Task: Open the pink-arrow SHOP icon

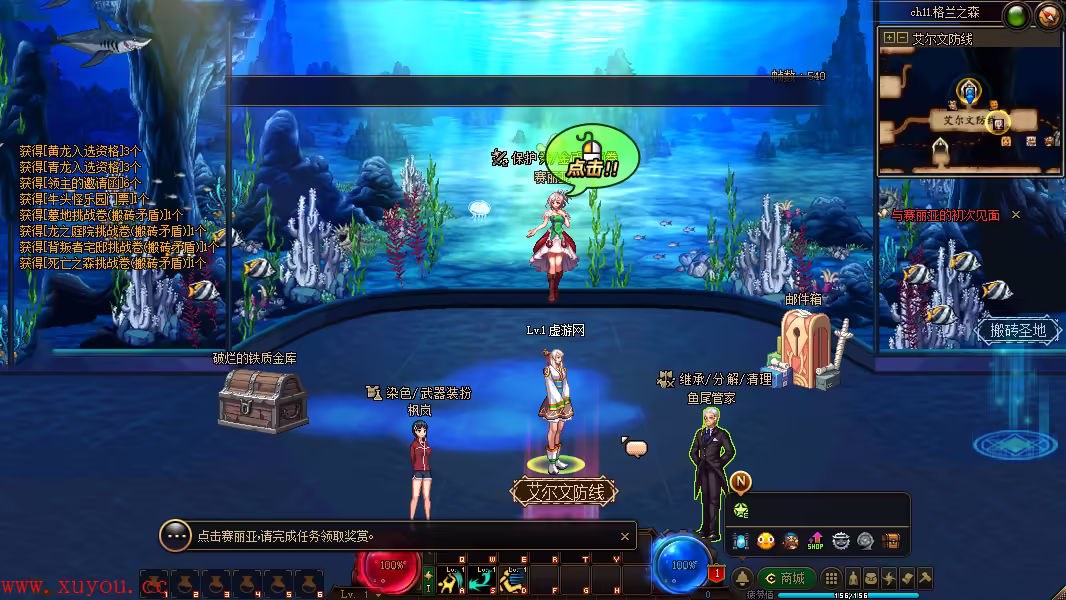Action: (815, 541)
